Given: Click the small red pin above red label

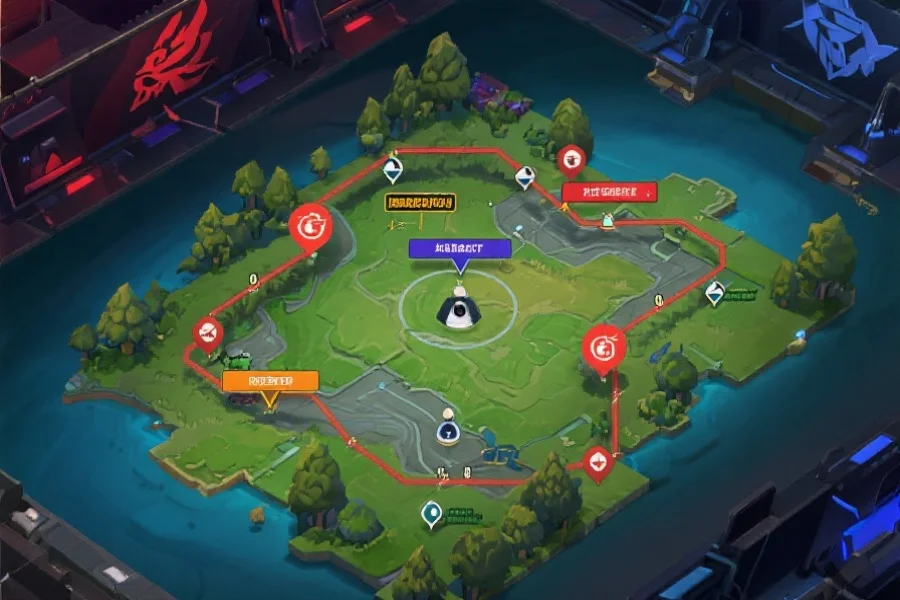Looking at the screenshot, I should point(571,158).
